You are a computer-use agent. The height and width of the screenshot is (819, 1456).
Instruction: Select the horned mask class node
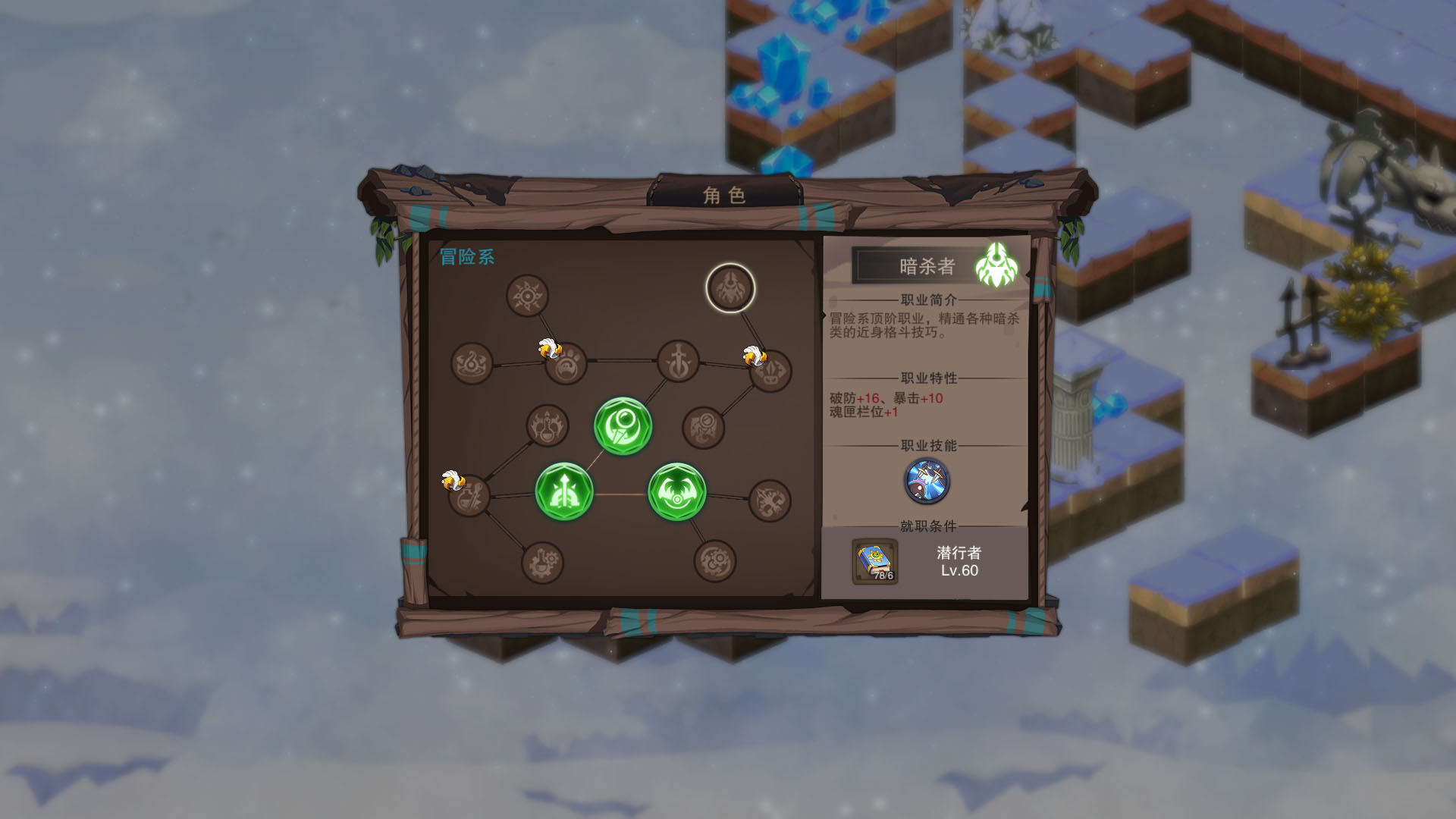[770, 372]
